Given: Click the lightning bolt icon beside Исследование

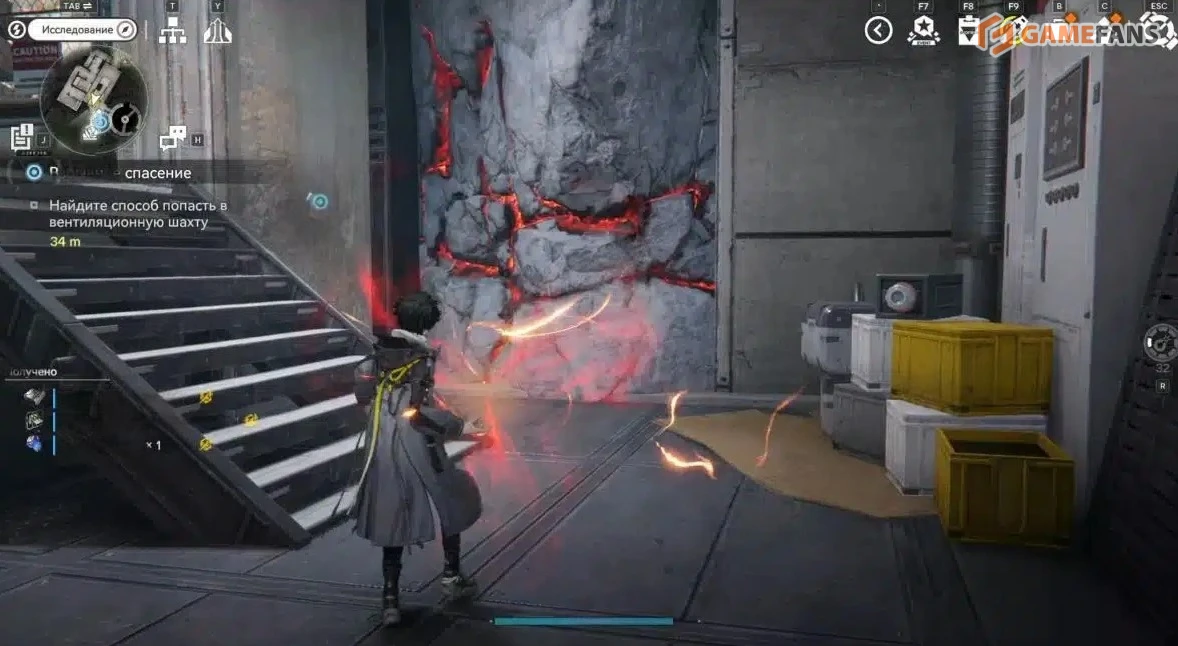Looking at the screenshot, I should [x=16, y=29].
